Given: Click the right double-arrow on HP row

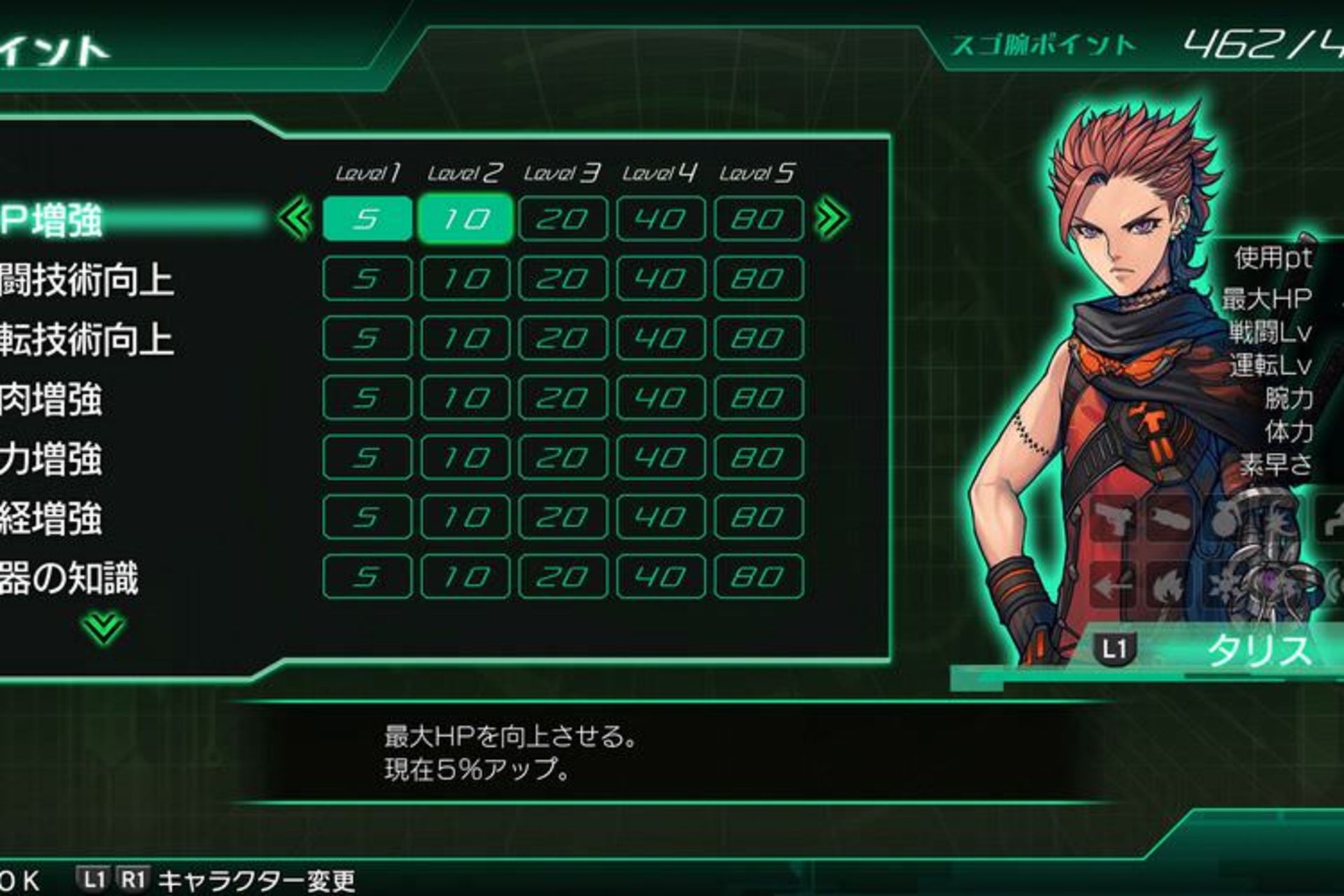Looking at the screenshot, I should (832, 219).
